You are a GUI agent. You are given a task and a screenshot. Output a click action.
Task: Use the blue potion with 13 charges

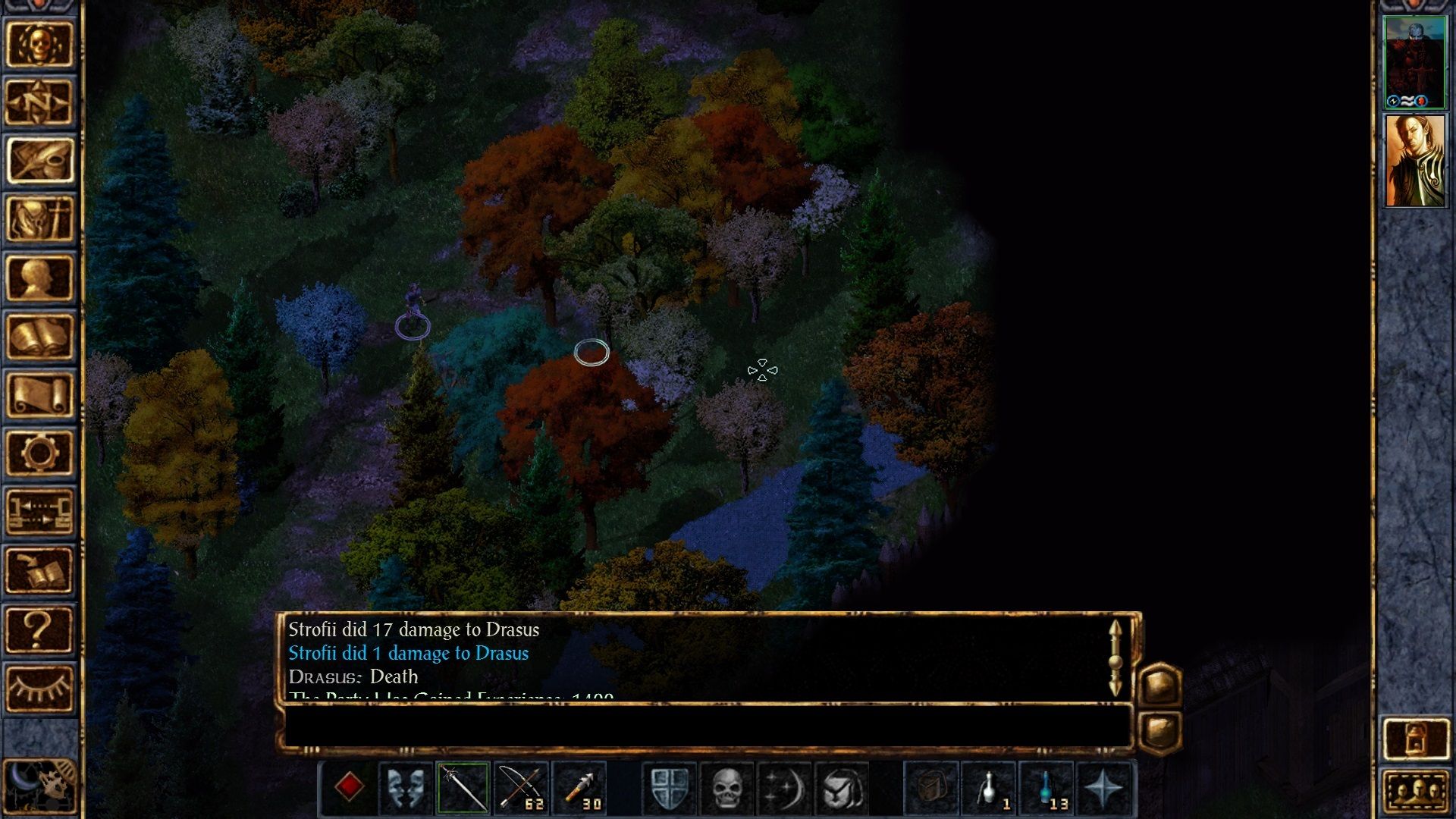1047,789
